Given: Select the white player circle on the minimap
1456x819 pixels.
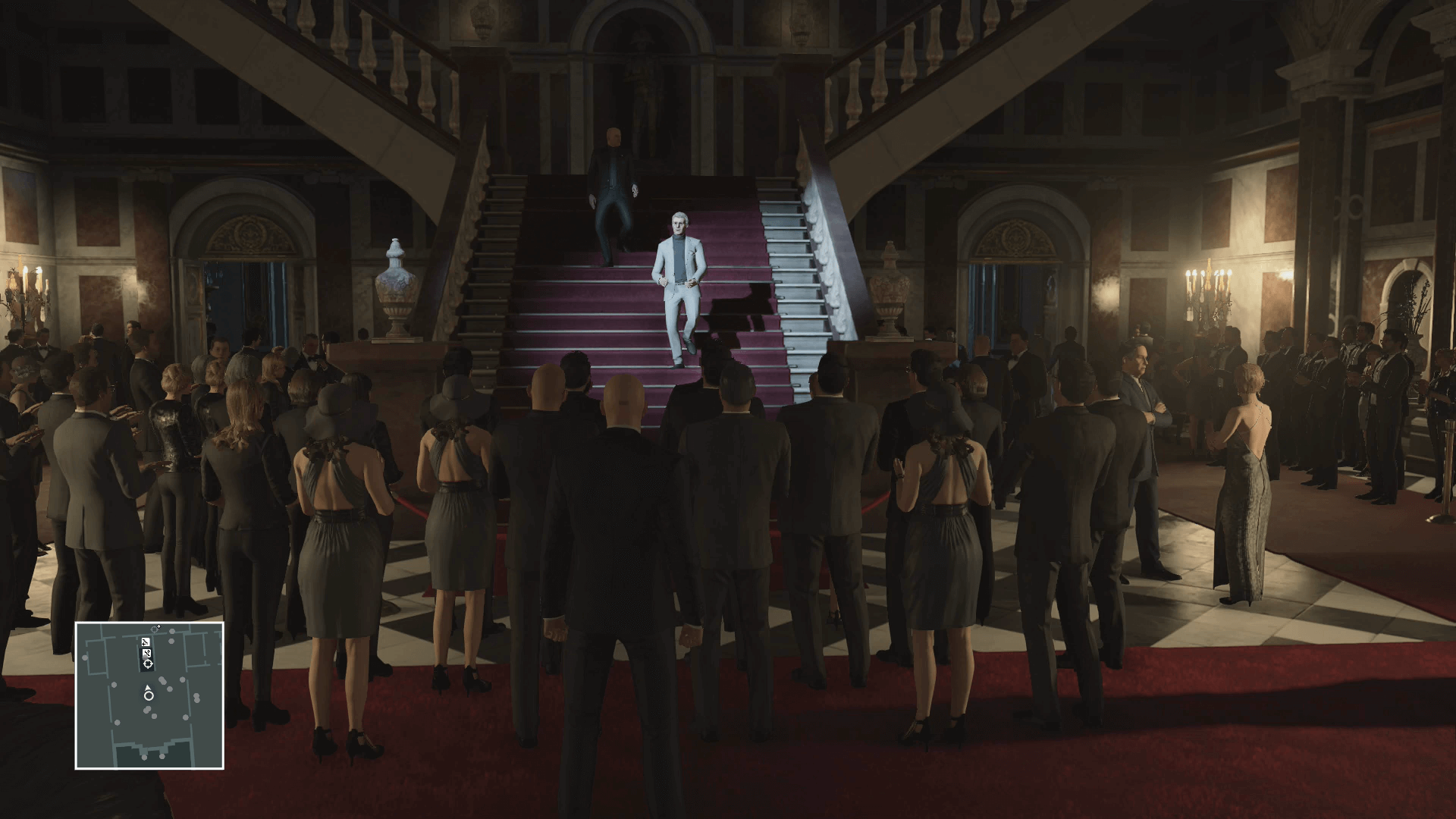Looking at the screenshot, I should (x=148, y=696).
